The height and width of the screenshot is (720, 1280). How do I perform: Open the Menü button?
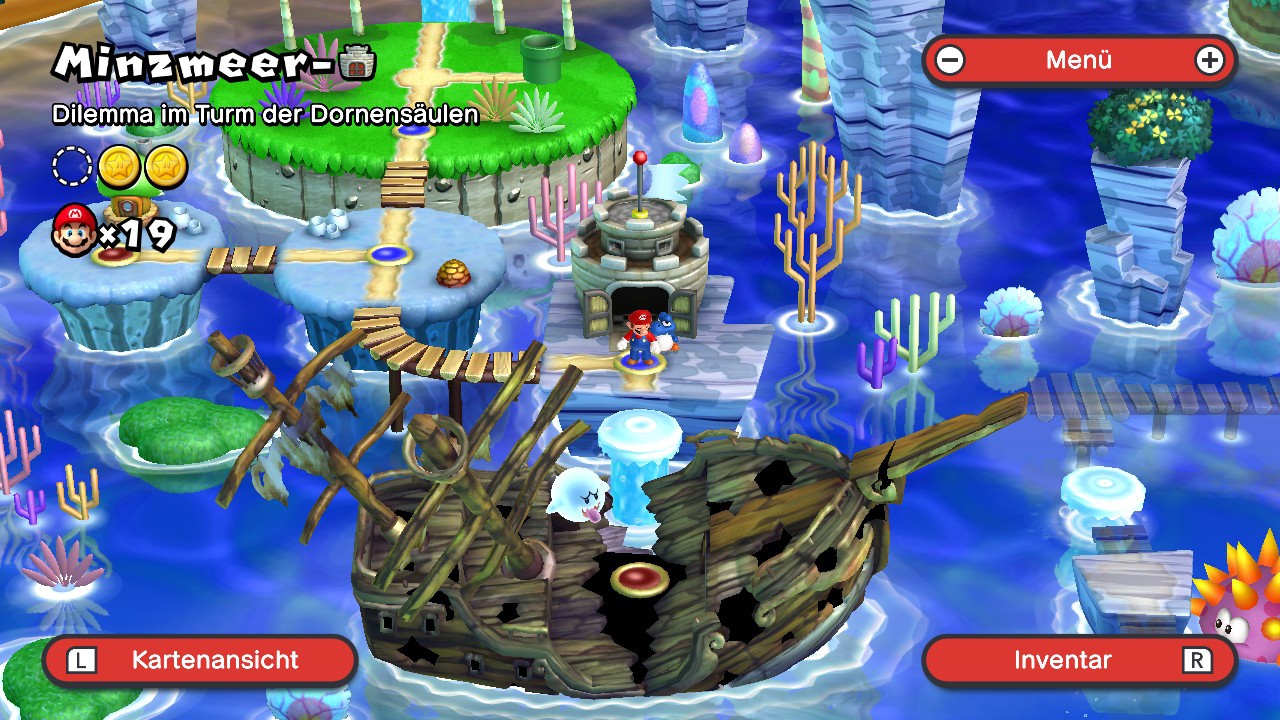(1079, 60)
